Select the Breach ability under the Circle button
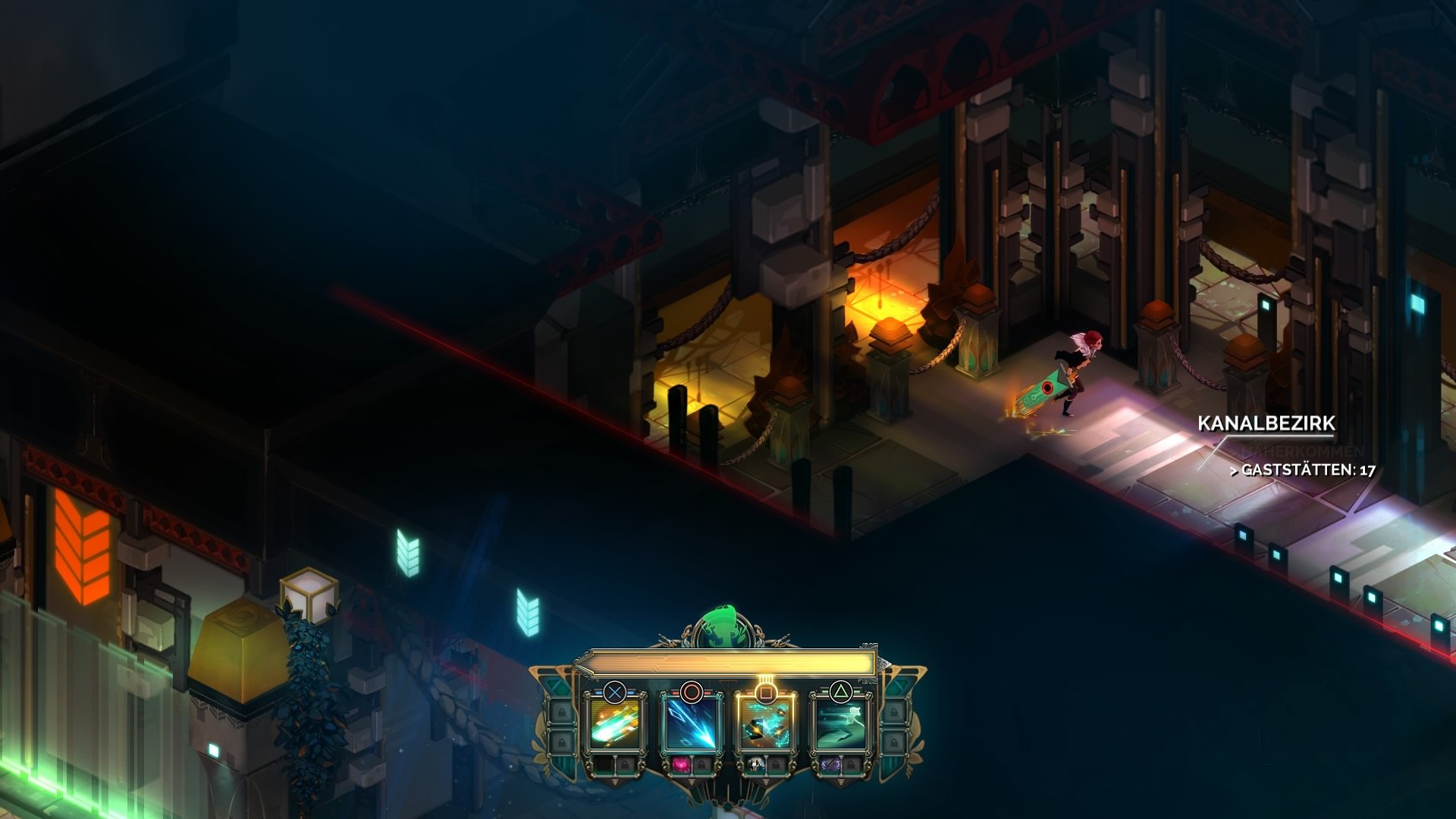The image size is (1456, 819). coord(691,726)
